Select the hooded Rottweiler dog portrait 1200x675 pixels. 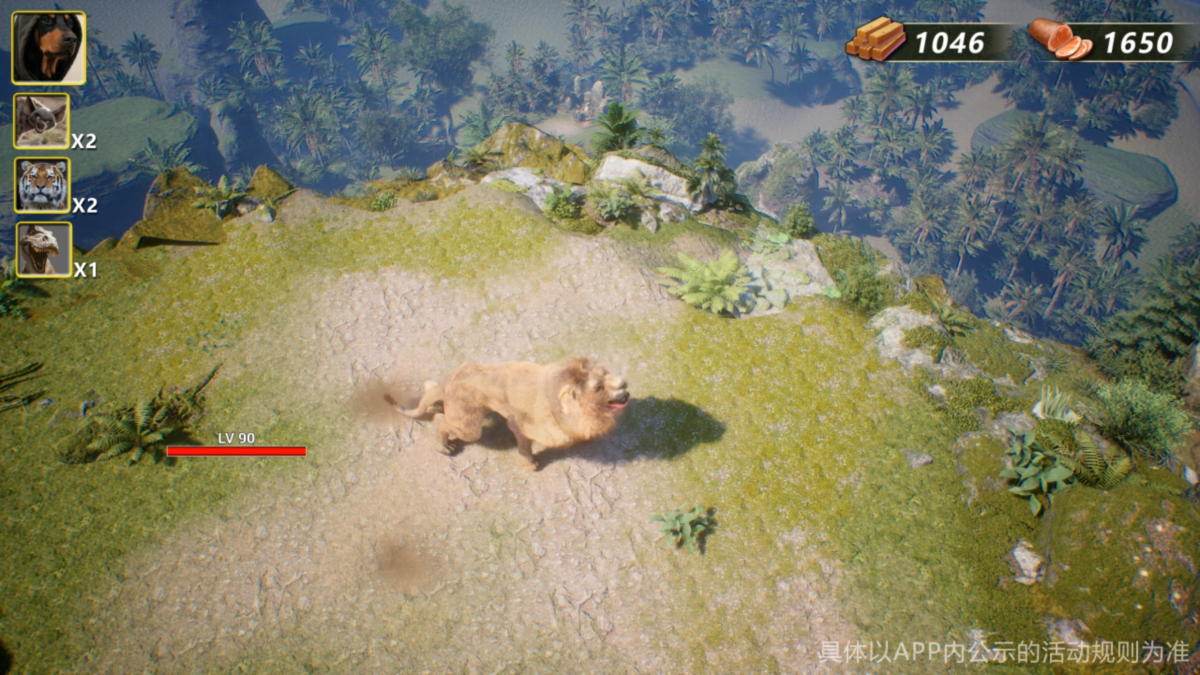pos(48,47)
